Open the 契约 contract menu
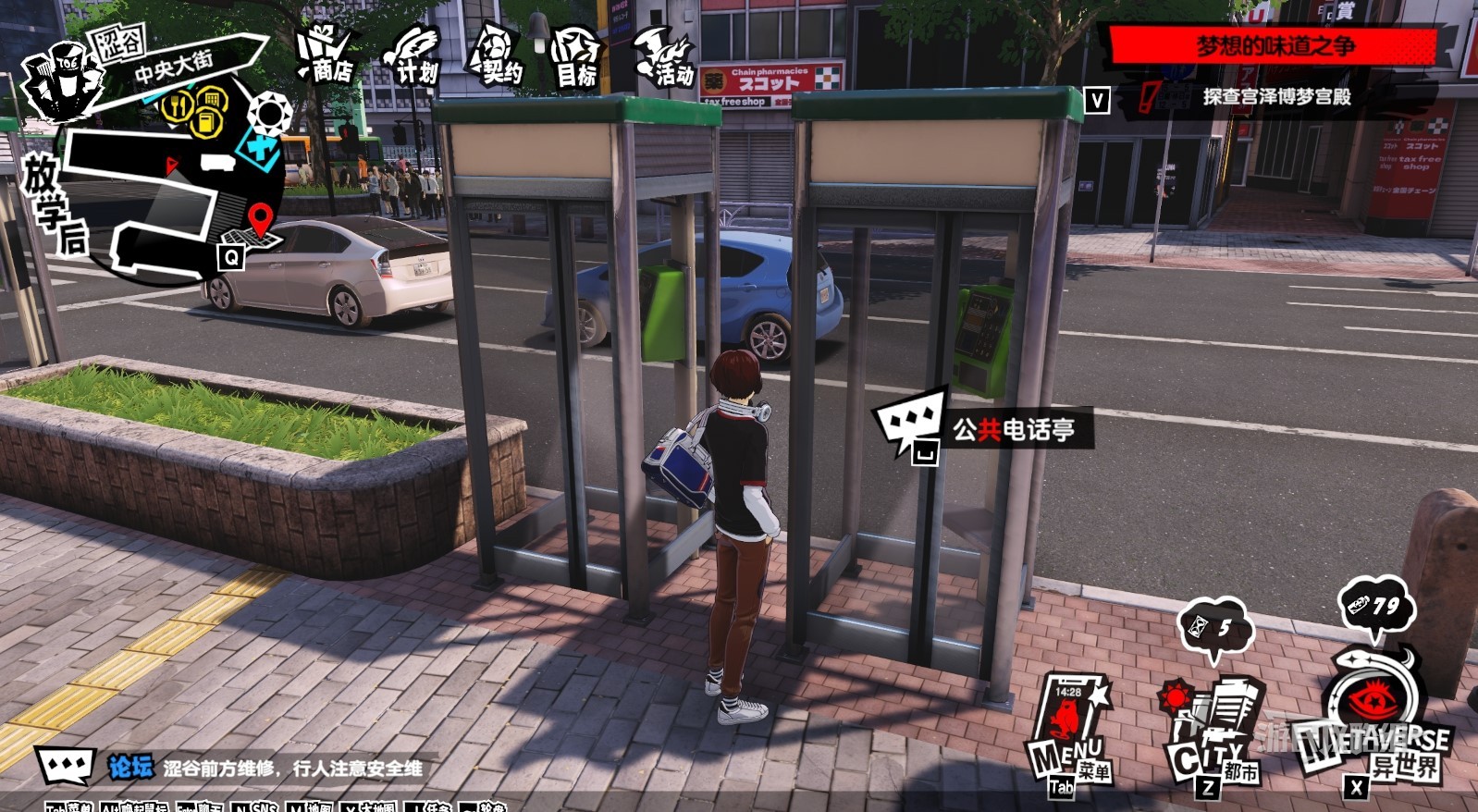The height and width of the screenshot is (812, 1478). click(496, 56)
